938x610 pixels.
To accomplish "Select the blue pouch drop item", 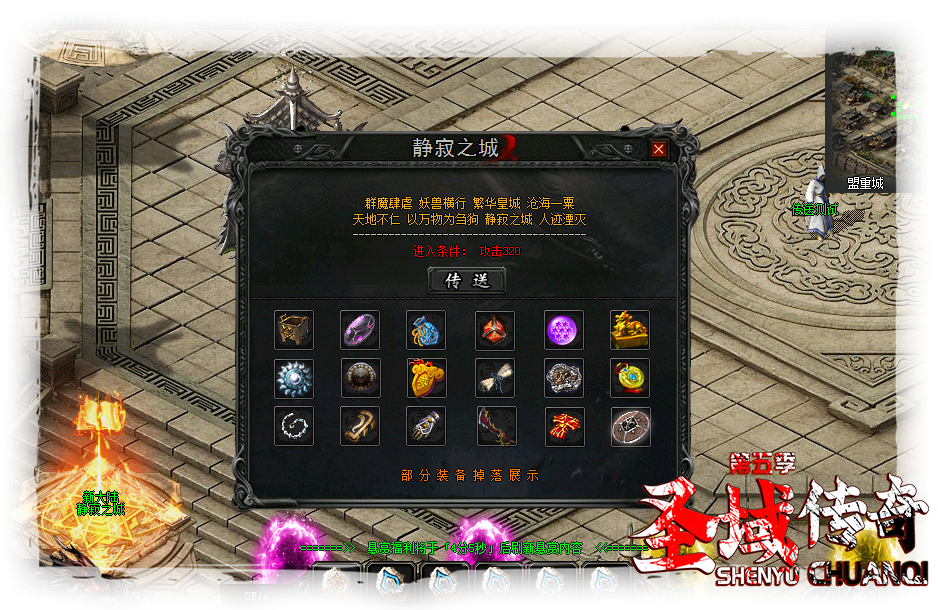I will 426,330.
